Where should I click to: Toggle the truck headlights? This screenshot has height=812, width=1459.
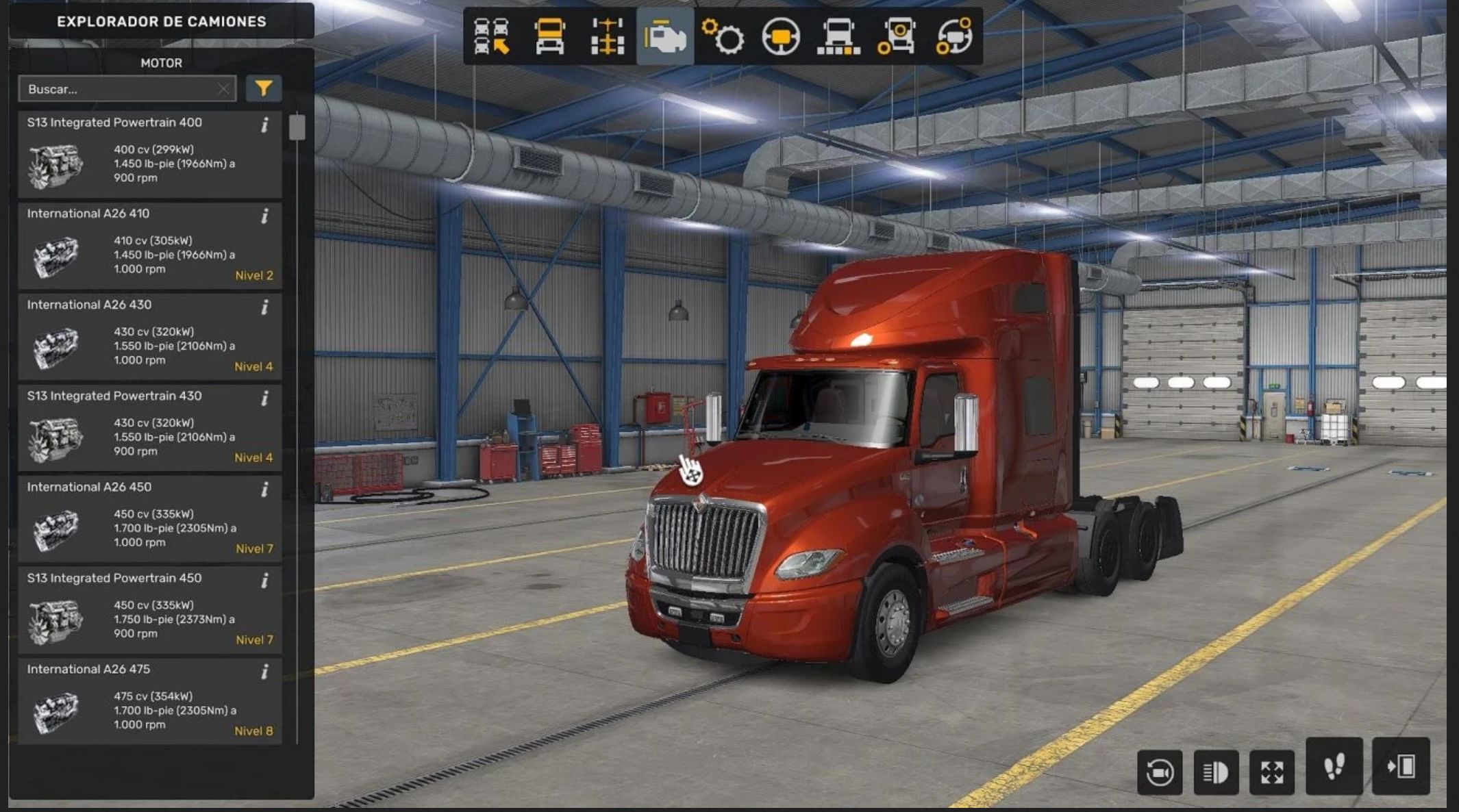coord(1216,772)
